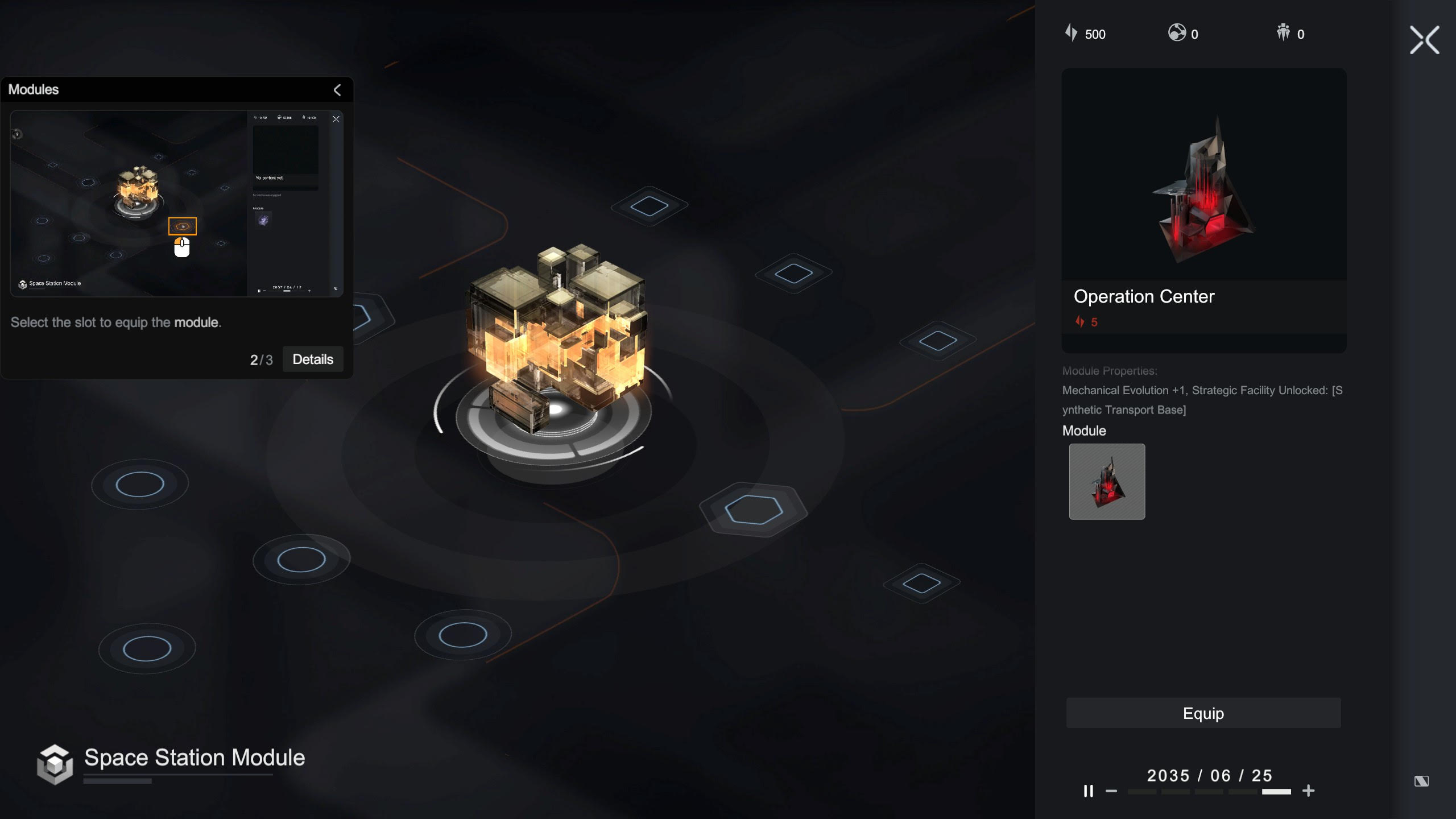Select the Operation Center module thumbnail

pyautogui.click(x=1107, y=482)
